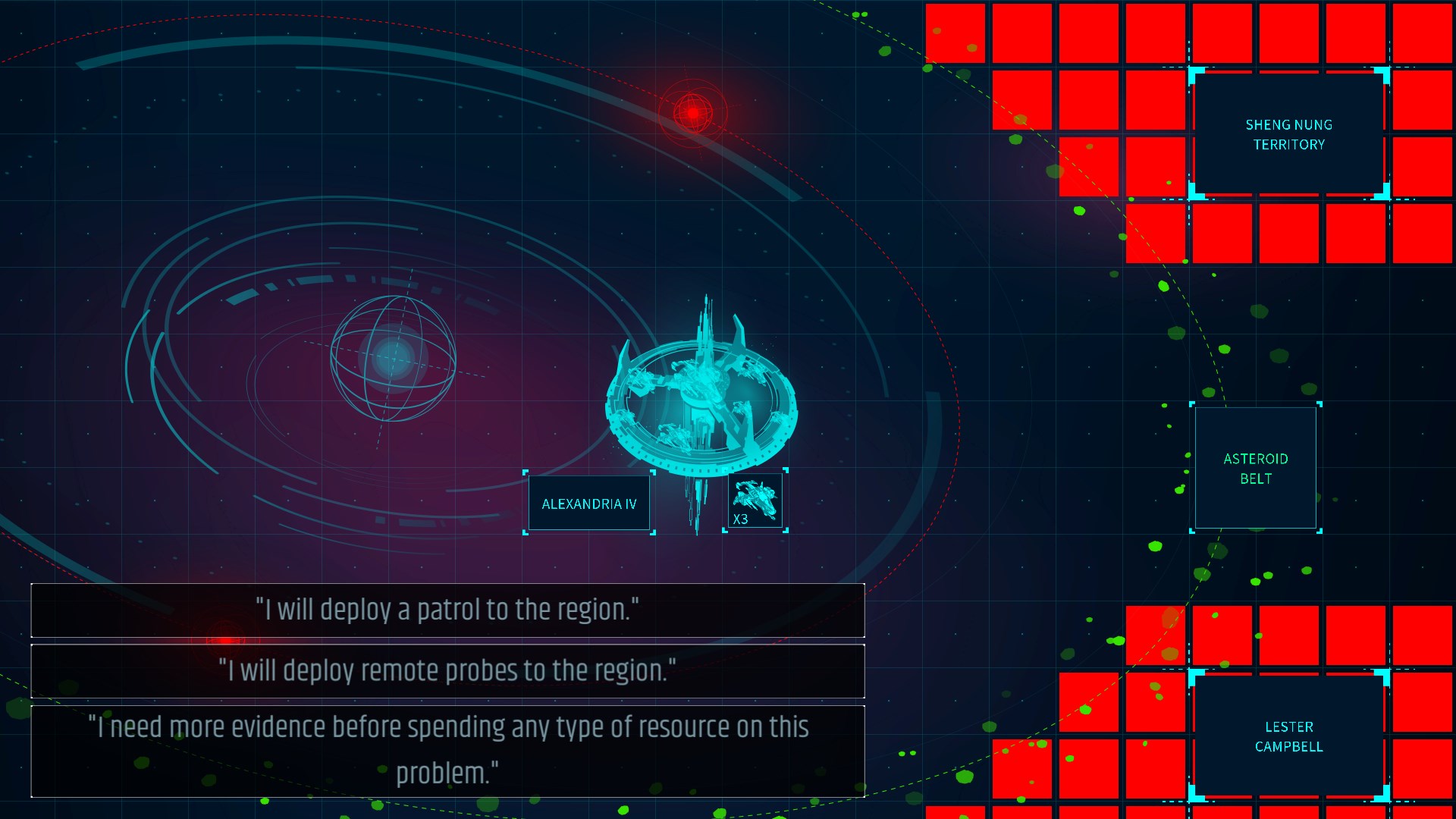The height and width of the screenshot is (819, 1456).
Task: Choose 'I will deploy a patrol to the region.'
Action: point(447,610)
